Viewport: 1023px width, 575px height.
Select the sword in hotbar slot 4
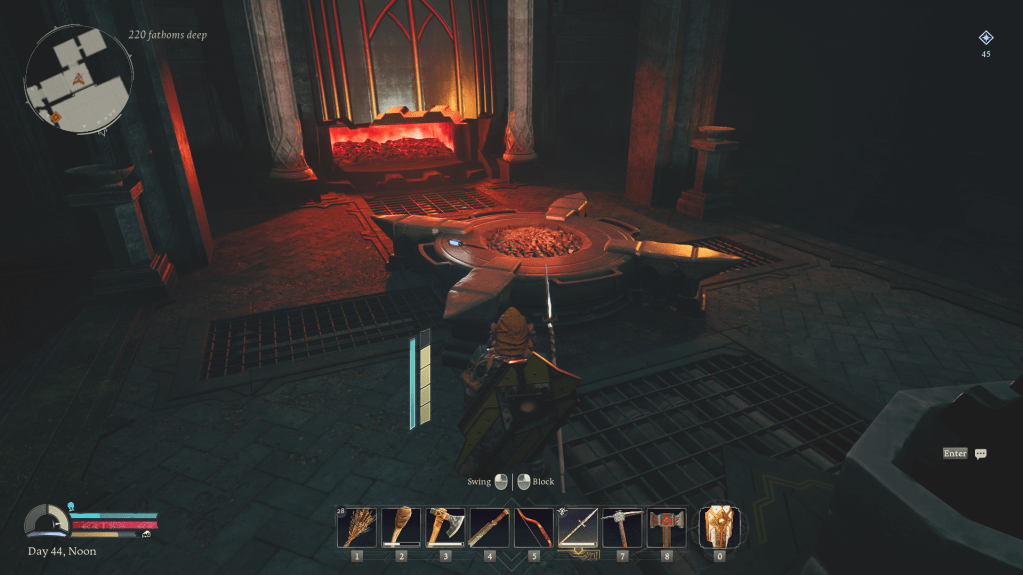point(489,527)
